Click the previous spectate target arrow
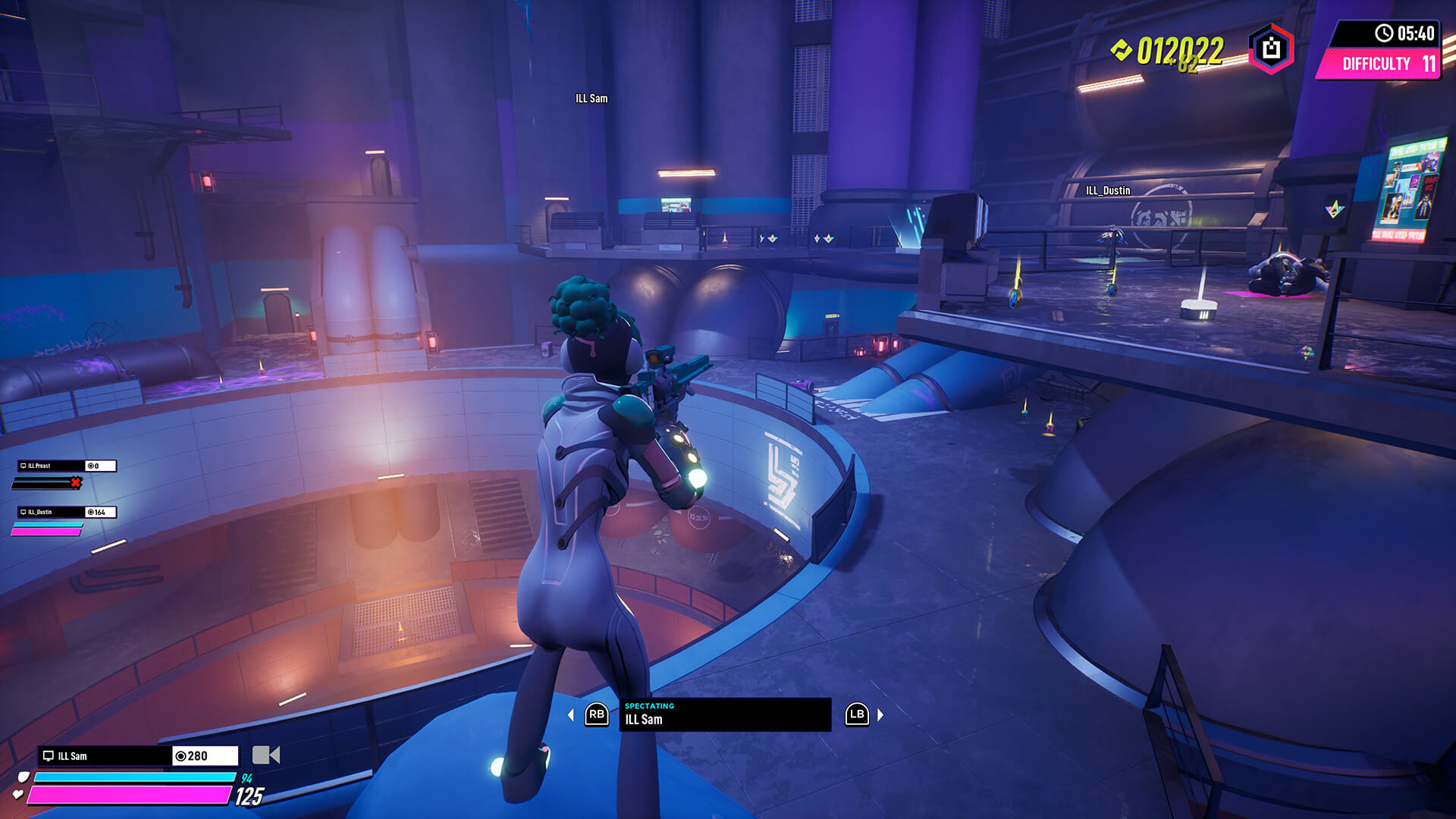The height and width of the screenshot is (819, 1456). [571, 715]
